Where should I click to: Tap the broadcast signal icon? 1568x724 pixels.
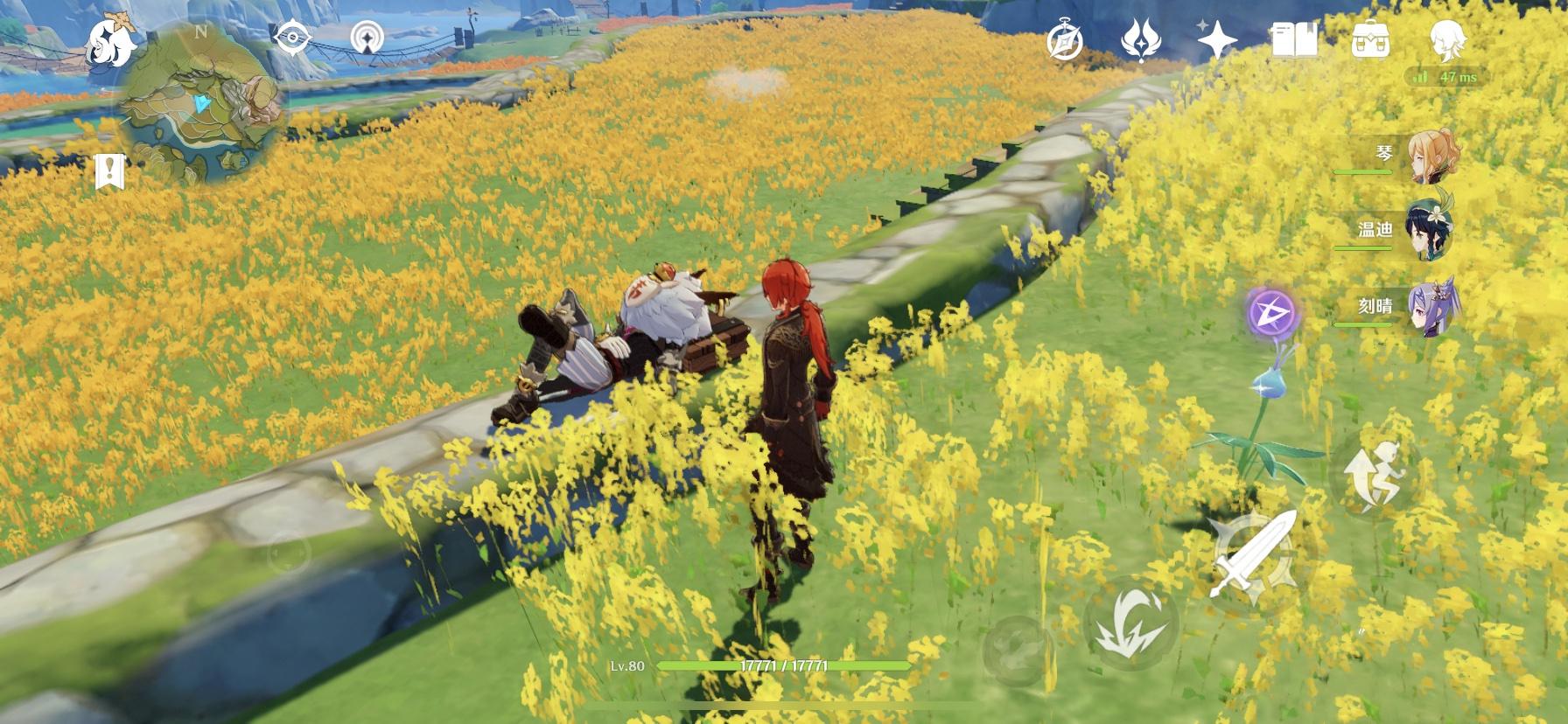click(367, 38)
